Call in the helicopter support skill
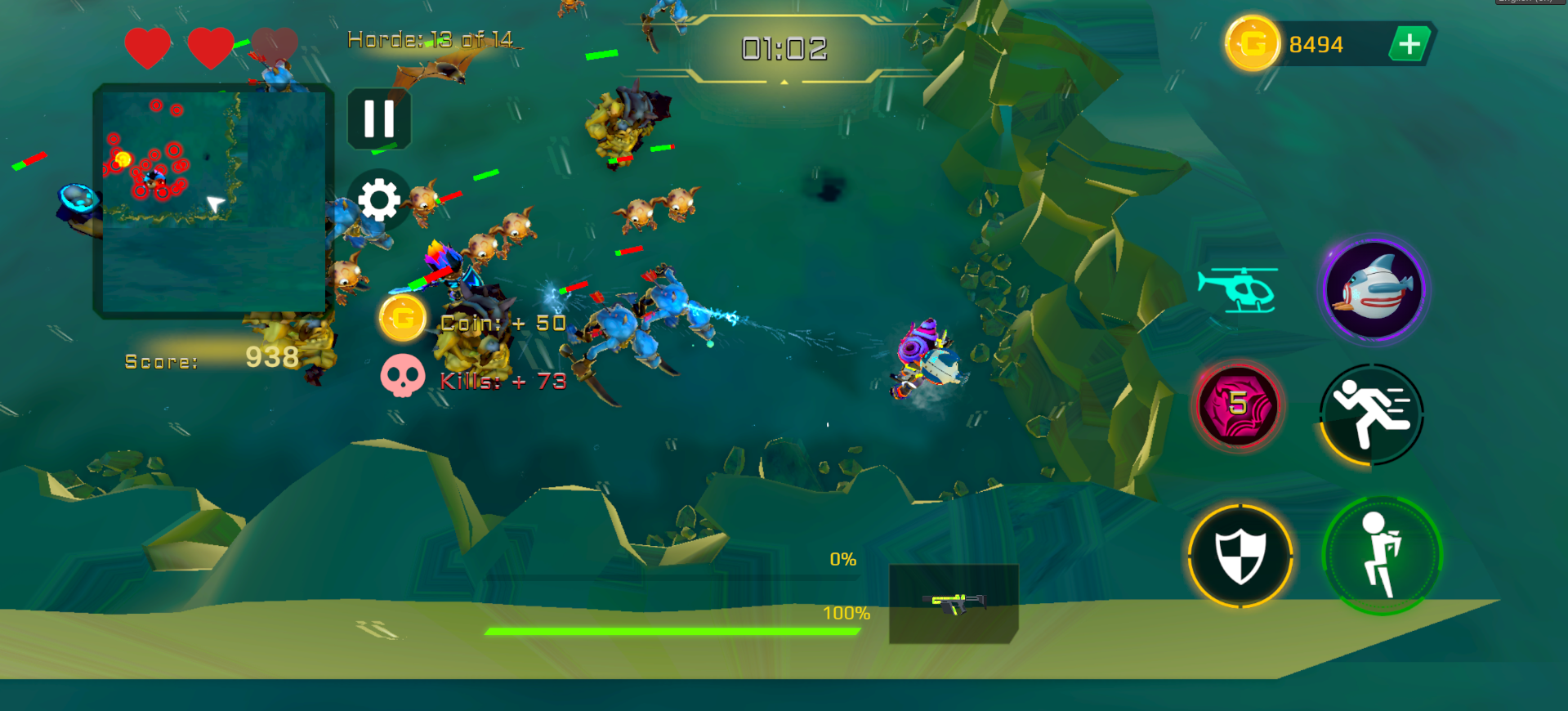The image size is (1568, 711). coord(1238,290)
